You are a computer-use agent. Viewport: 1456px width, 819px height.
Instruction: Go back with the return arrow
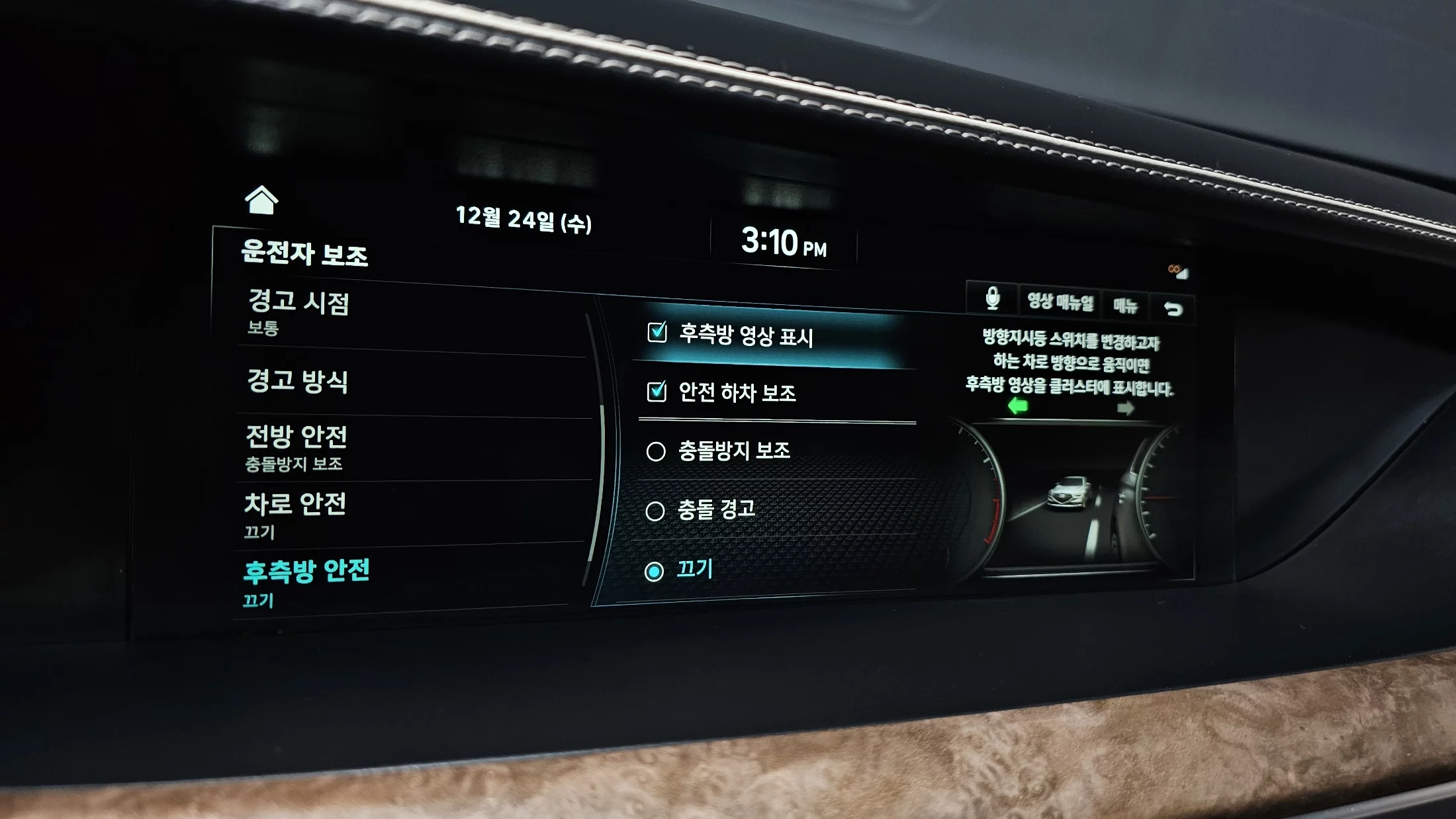[1173, 309]
